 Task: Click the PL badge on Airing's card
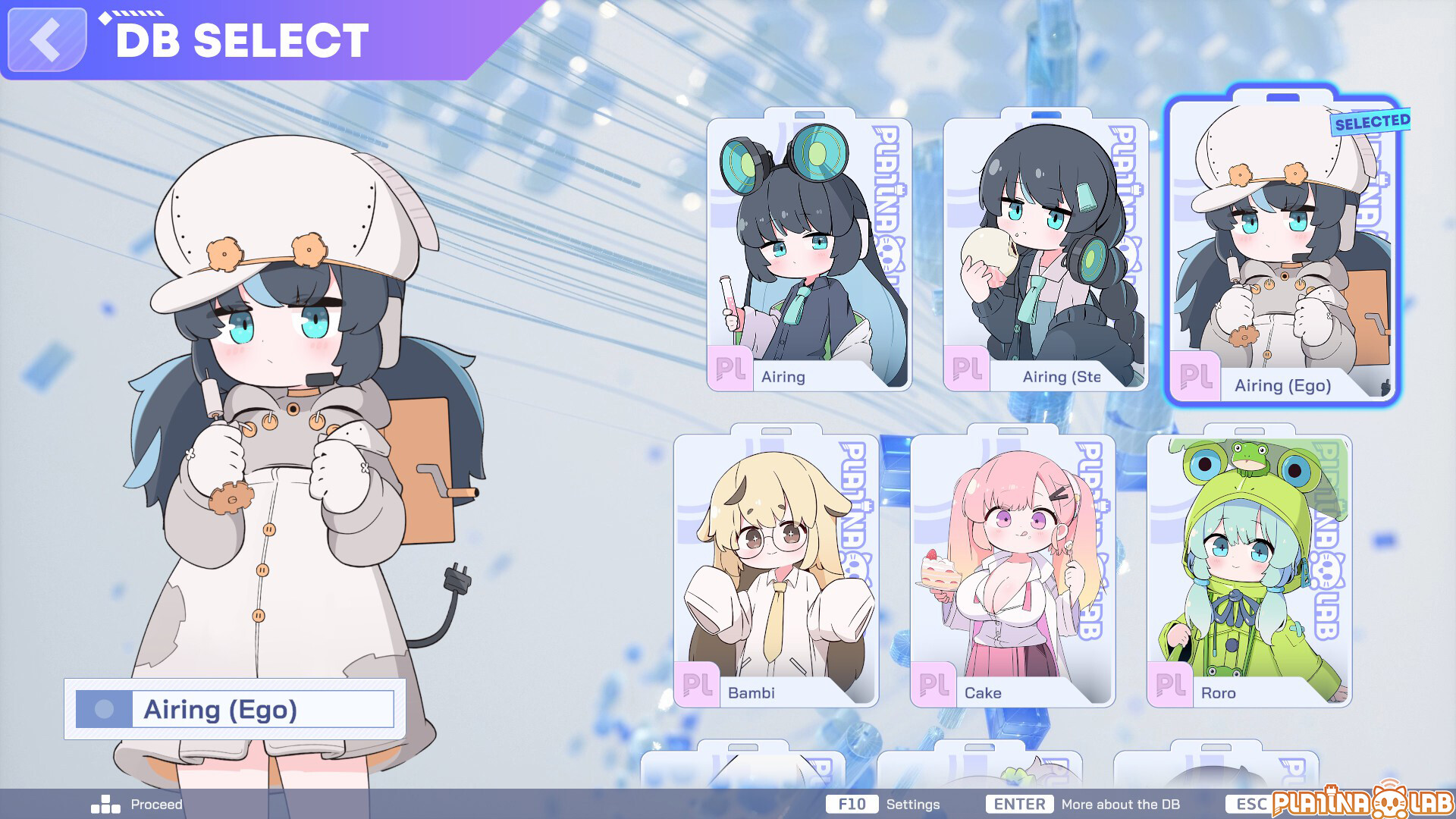pos(730,372)
